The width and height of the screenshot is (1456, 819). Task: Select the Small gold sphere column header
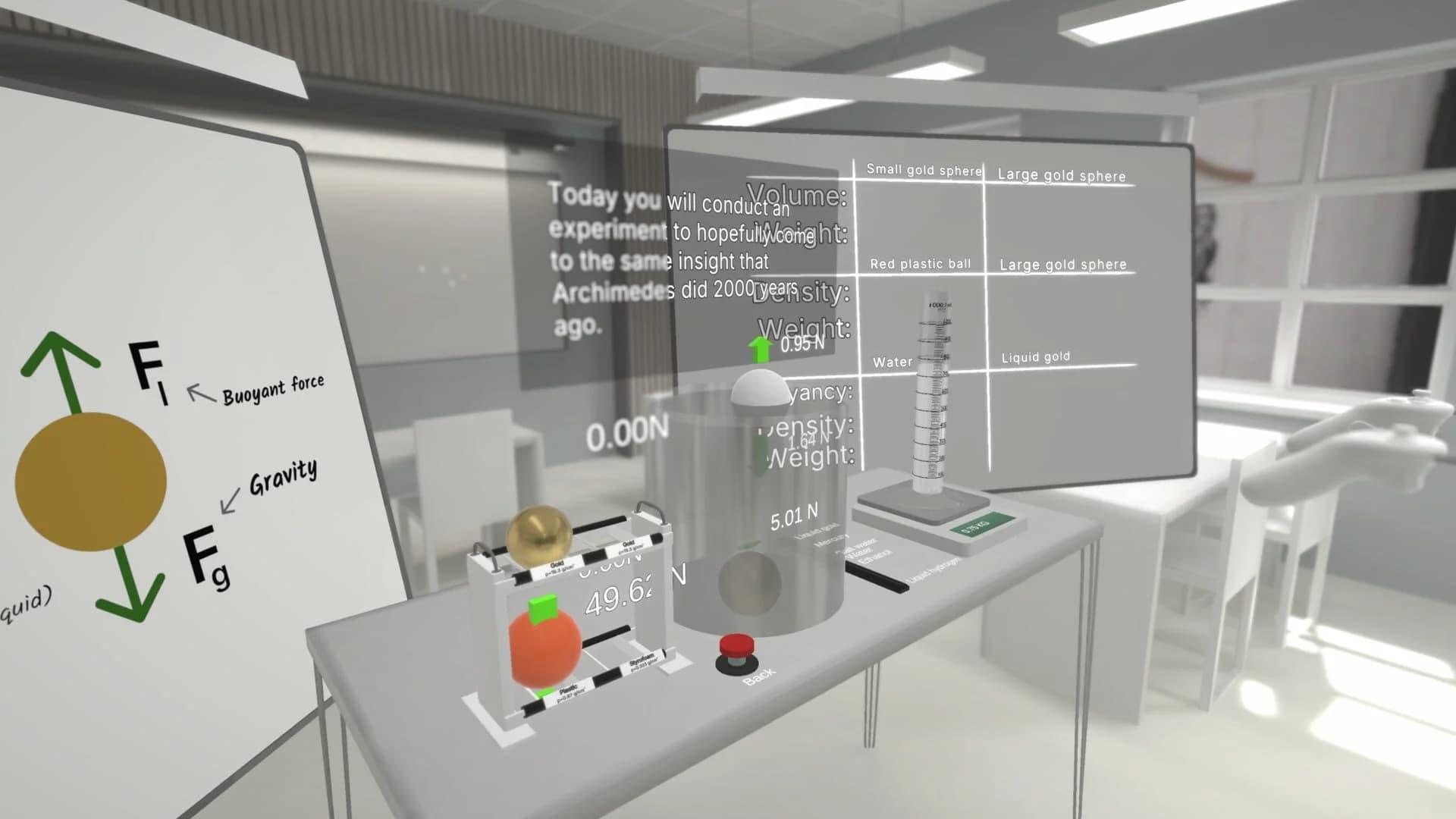pyautogui.click(x=924, y=171)
